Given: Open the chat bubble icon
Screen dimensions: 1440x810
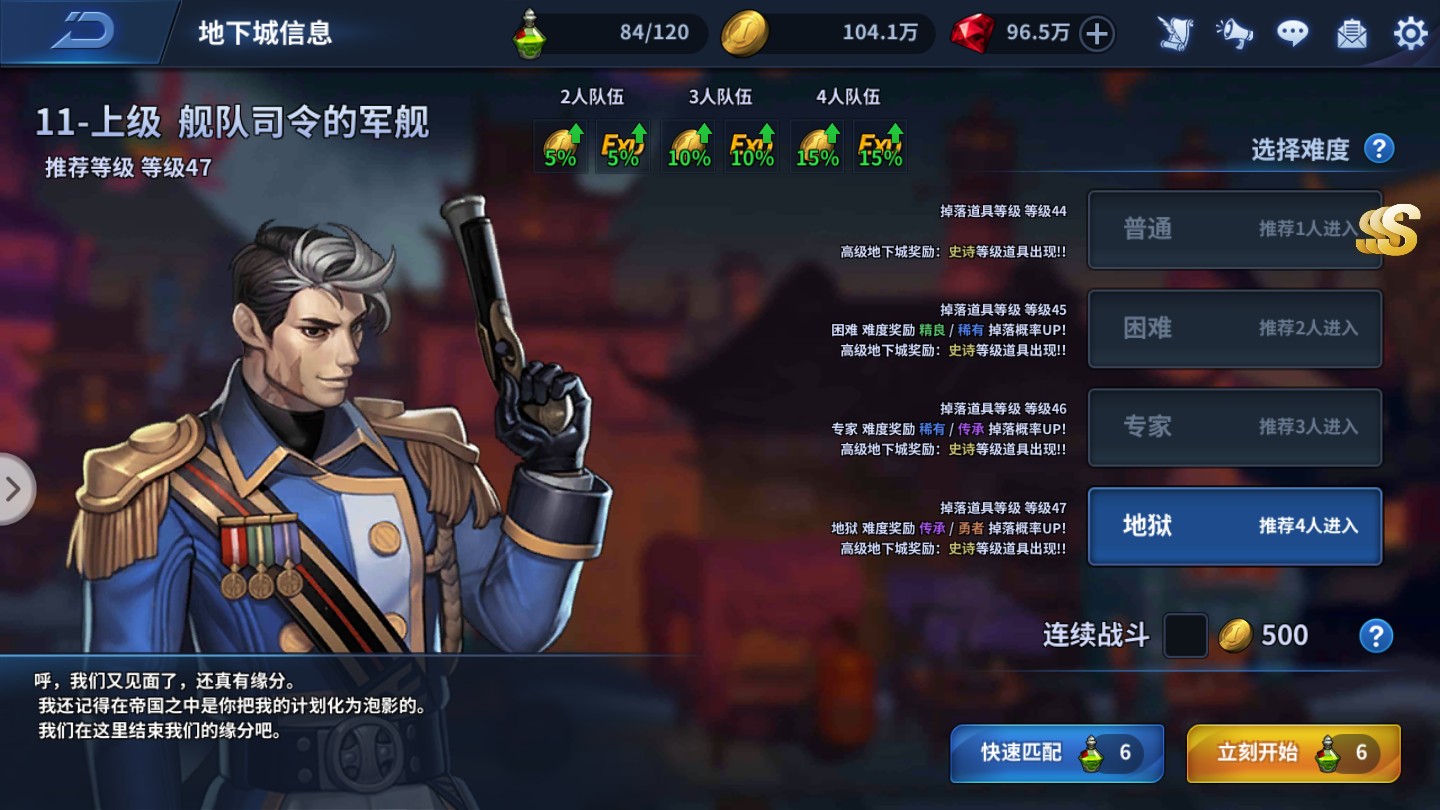Looking at the screenshot, I should tap(1292, 32).
